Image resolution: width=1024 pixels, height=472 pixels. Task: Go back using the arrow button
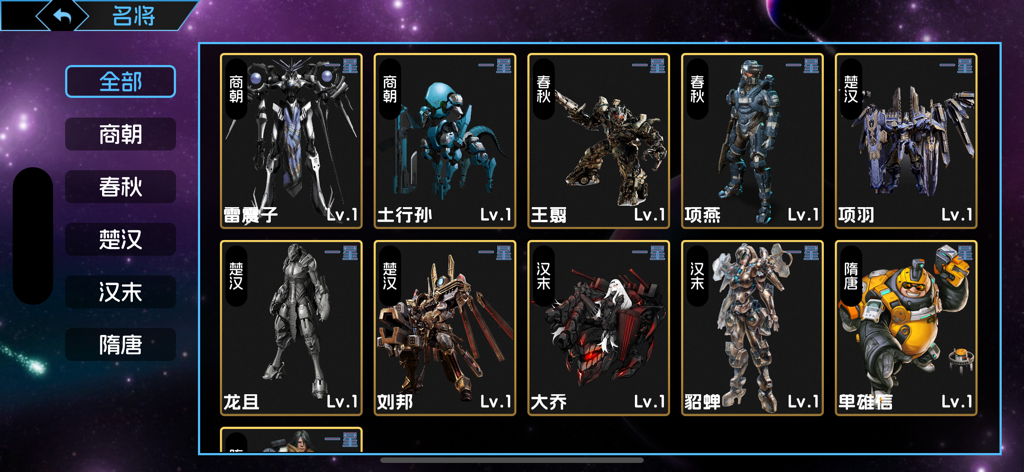click(62, 16)
